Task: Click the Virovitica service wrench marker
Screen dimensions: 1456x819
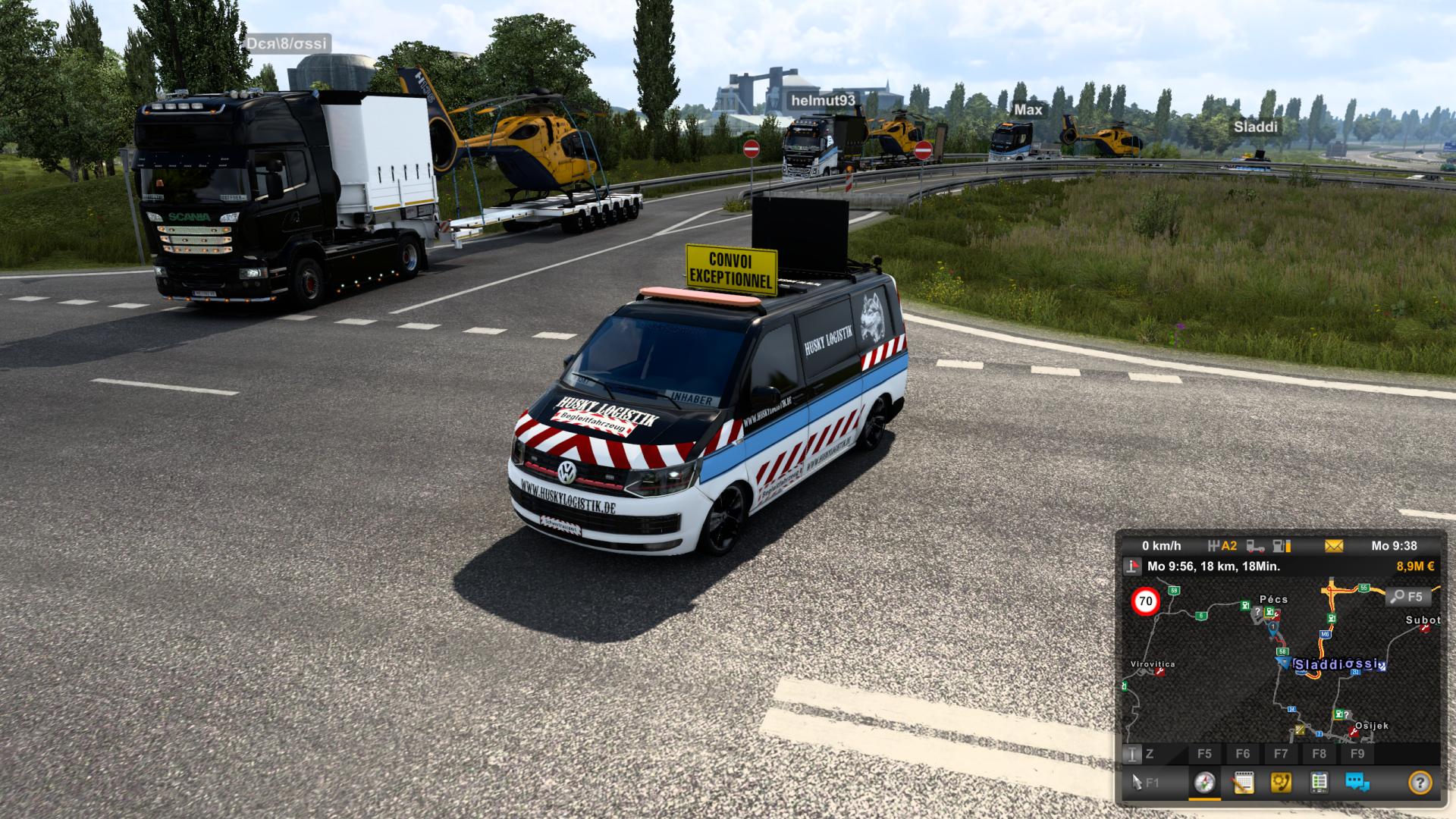Action: coord(1159,672)
